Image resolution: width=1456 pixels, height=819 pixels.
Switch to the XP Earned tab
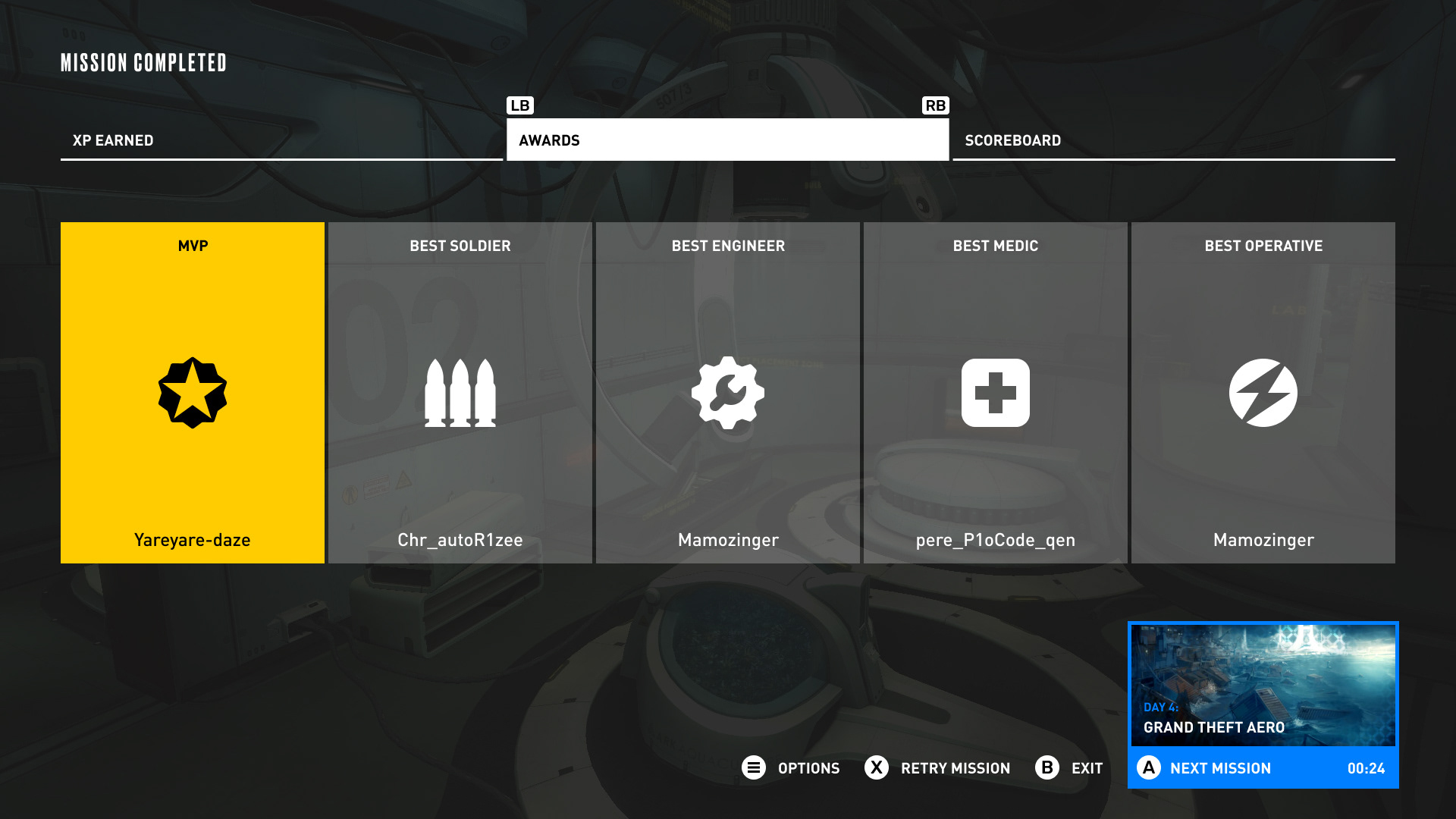pos(281,140)
